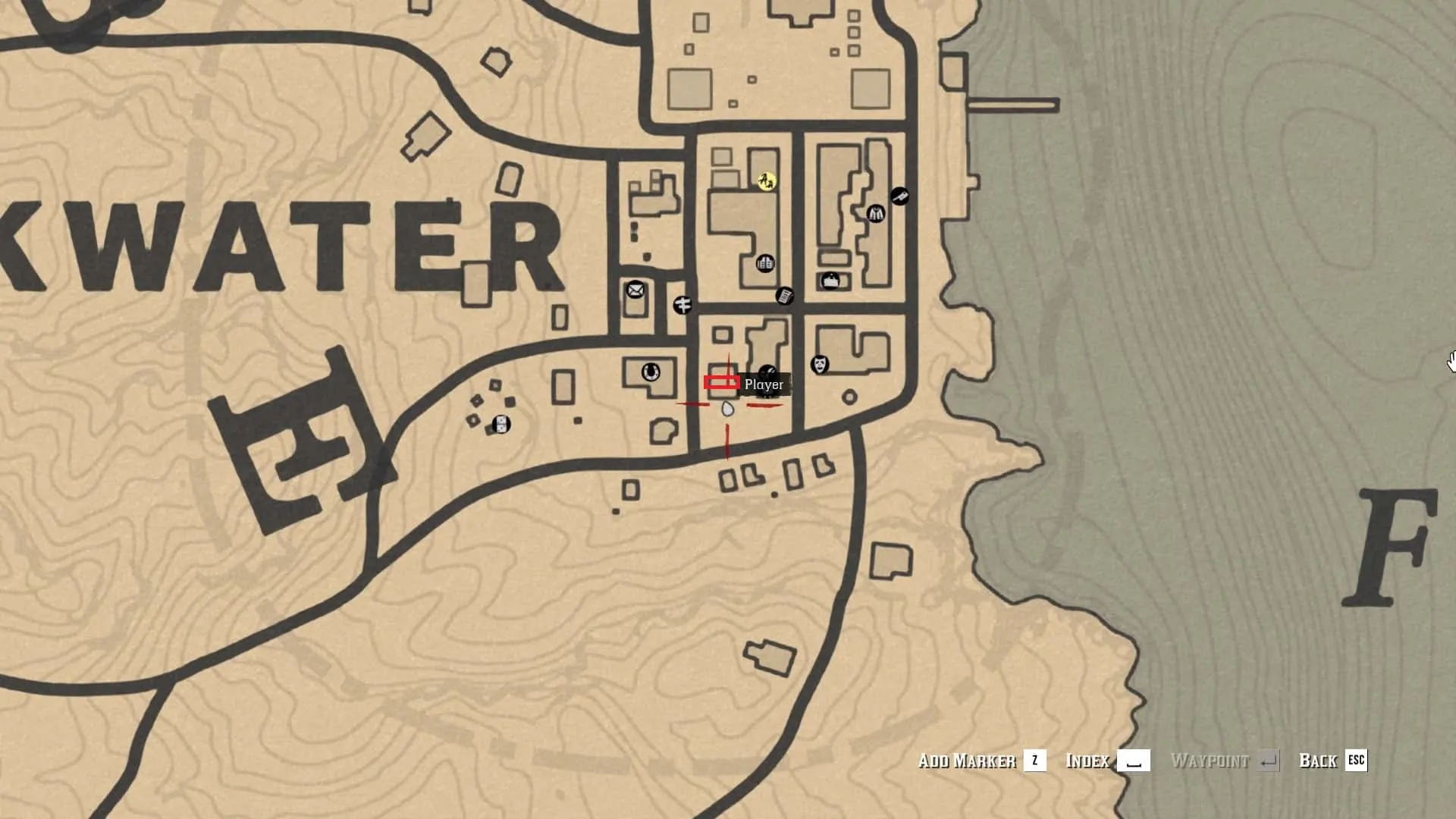Select the dominoes game map icon
The width and height of the screenshot is (1456, 819).
(x=500, y=424)
